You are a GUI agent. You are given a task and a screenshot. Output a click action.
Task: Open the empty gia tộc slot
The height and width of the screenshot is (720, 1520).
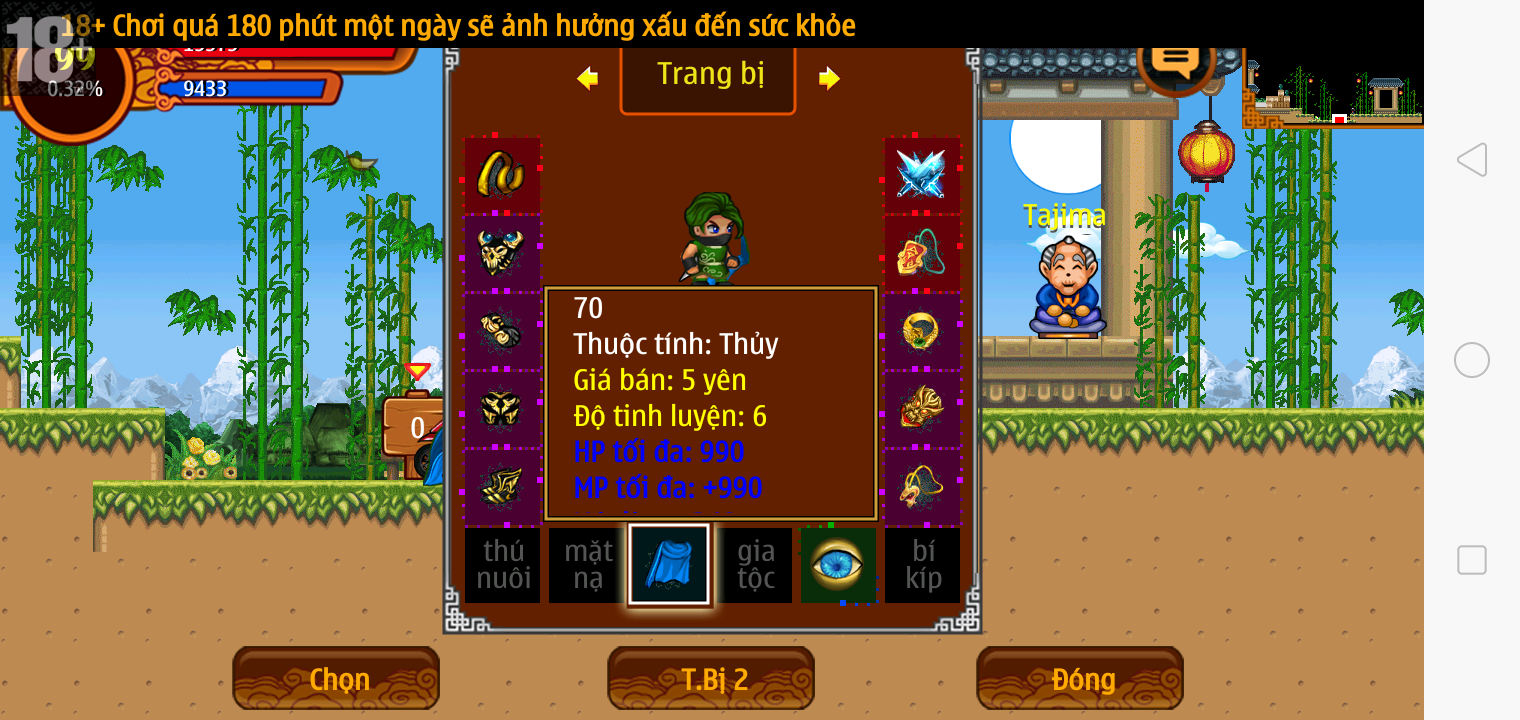(756, 565)
